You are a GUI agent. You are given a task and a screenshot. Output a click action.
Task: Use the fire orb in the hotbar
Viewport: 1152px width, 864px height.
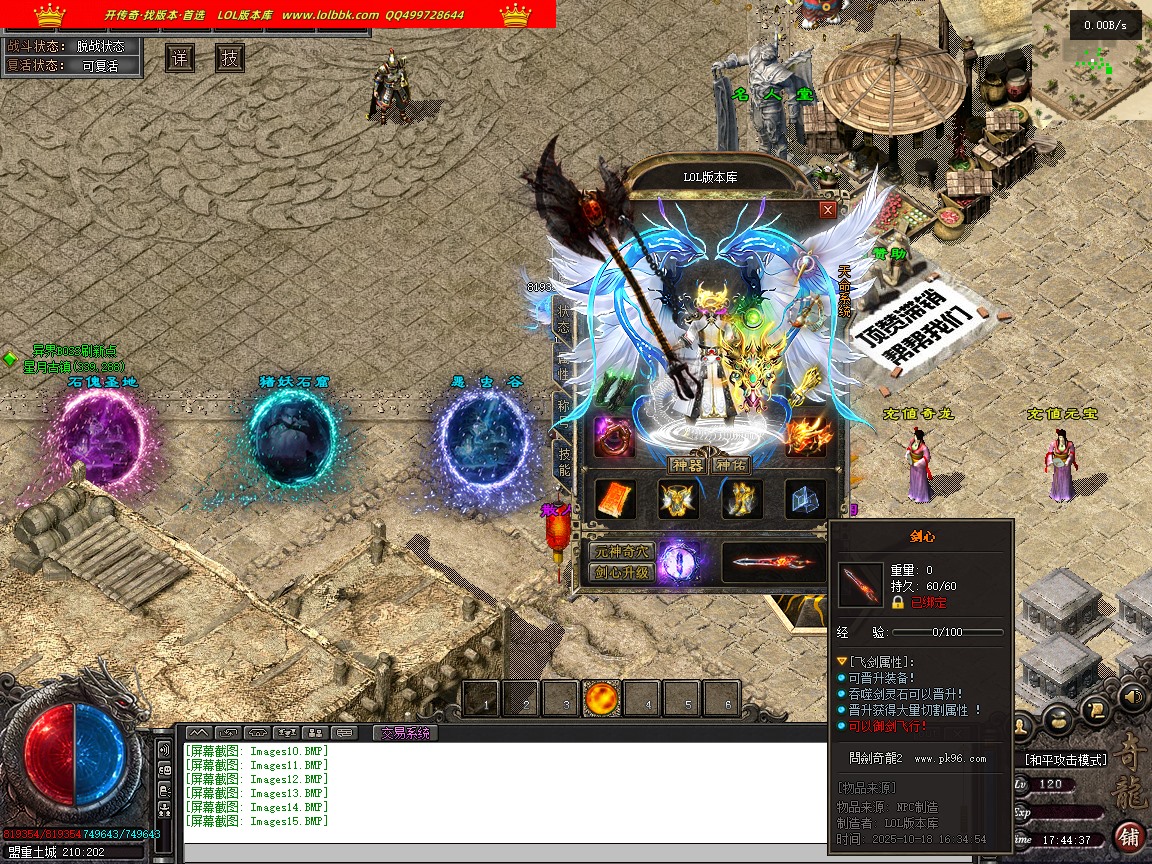pos(603,698)
